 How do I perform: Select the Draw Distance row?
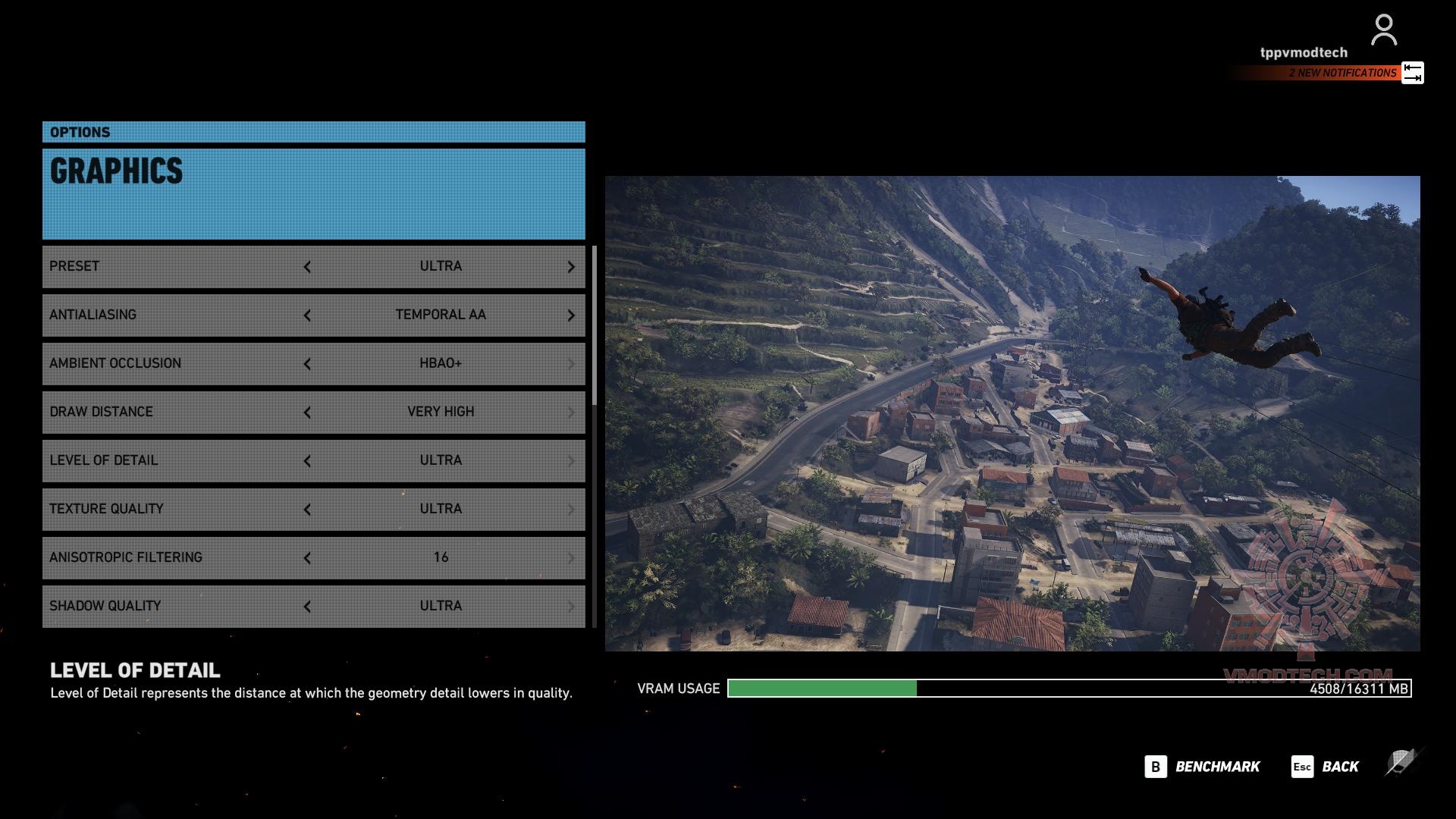[174, 412]
